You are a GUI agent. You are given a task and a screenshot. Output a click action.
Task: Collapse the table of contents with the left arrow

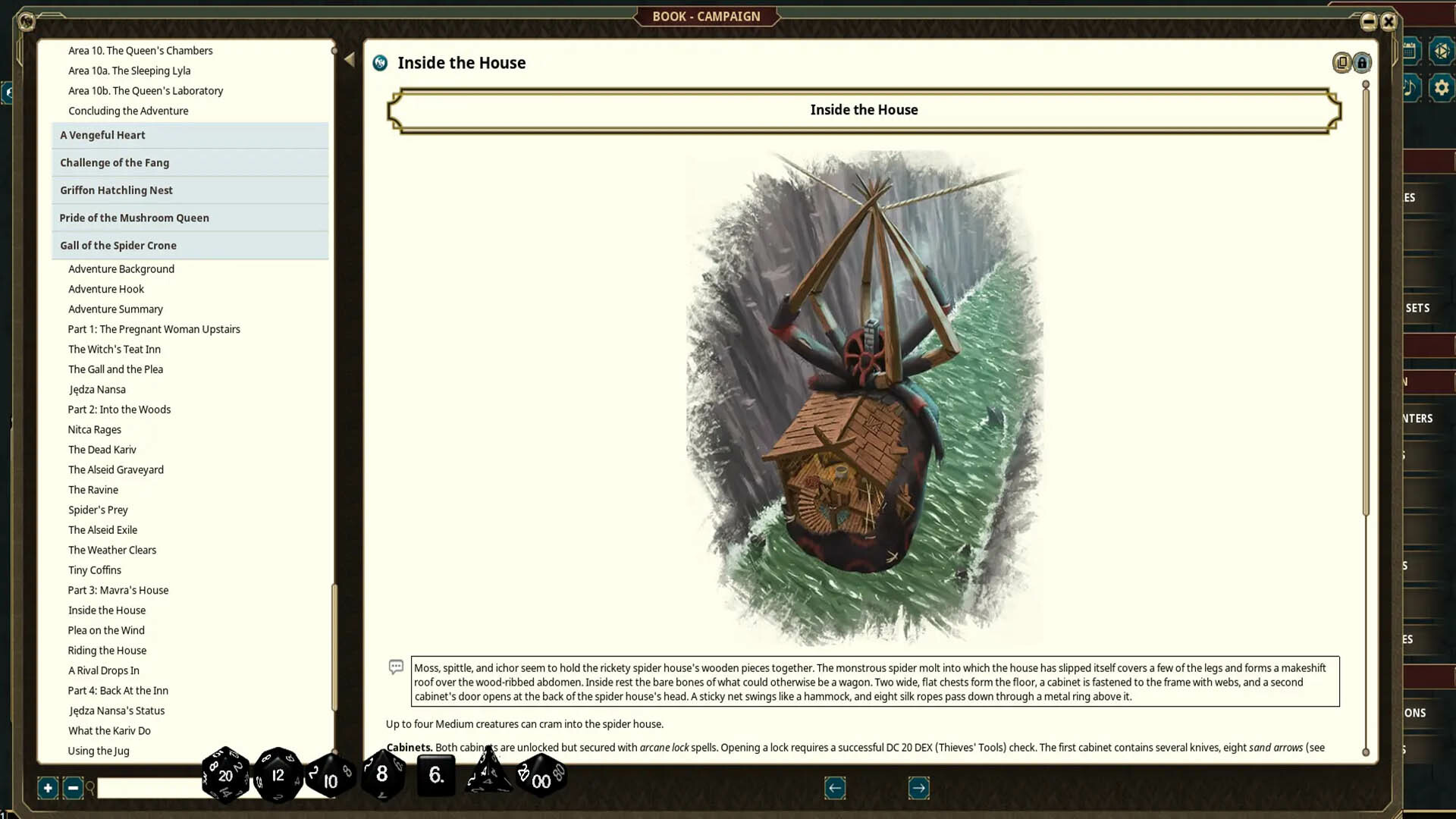tap(350, 58)
